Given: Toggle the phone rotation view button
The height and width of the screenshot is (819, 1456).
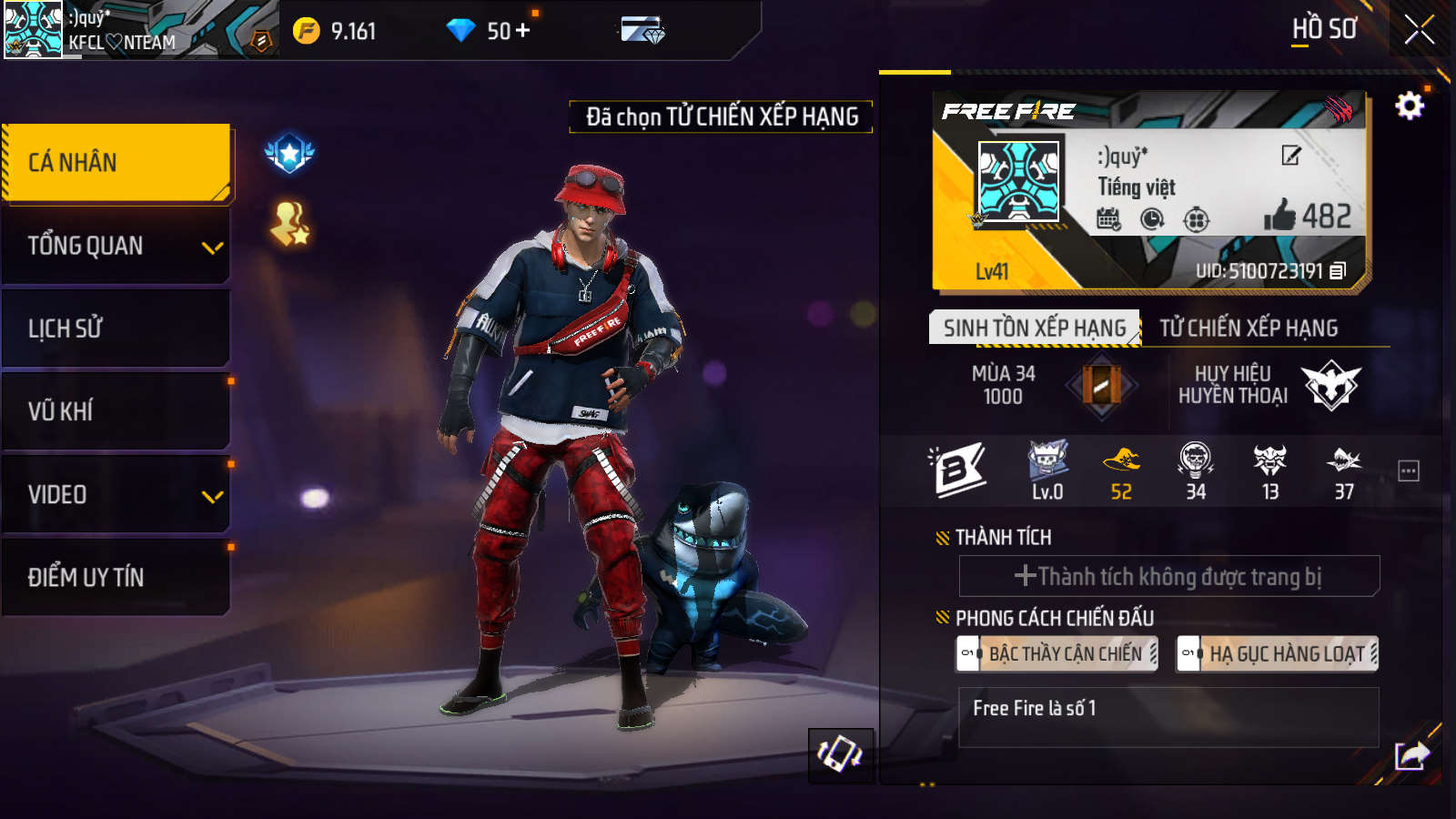Looking at the screenshot, I should [x=840, y=754].
